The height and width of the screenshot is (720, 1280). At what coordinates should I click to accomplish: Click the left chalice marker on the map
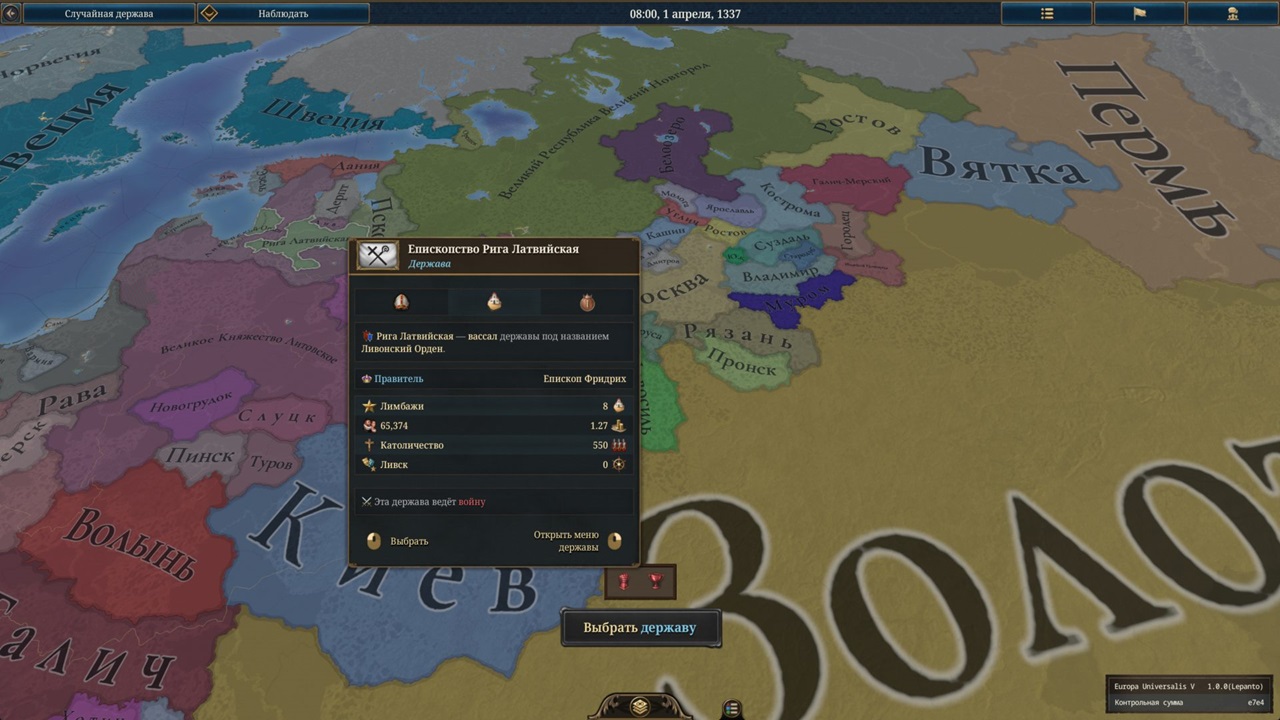tap(626, 581)
